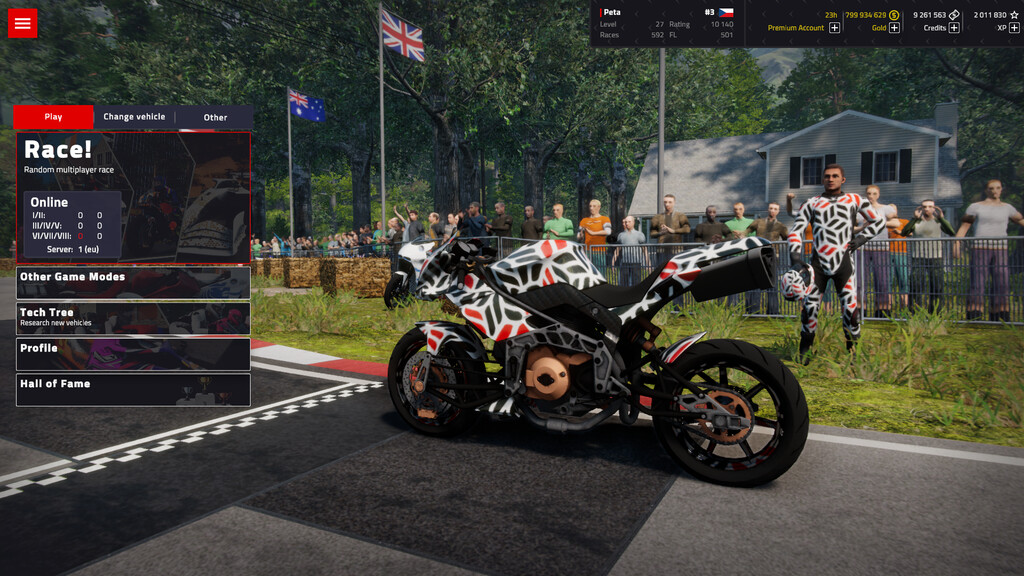Open Other Game Modes
The height and width of the screenshot is (576, 1024).
[x=133, y=282]
